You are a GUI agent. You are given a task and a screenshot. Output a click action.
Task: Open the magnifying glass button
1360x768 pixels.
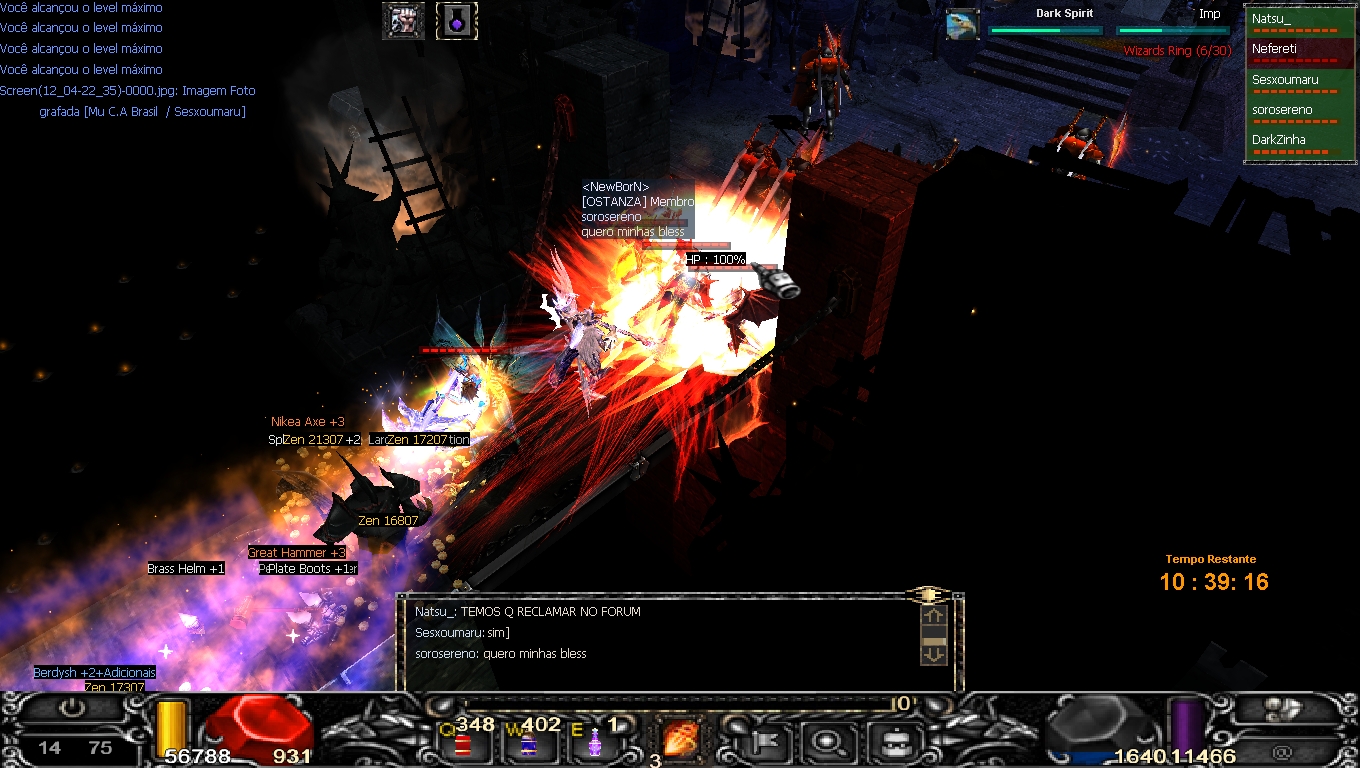(829, 742)
